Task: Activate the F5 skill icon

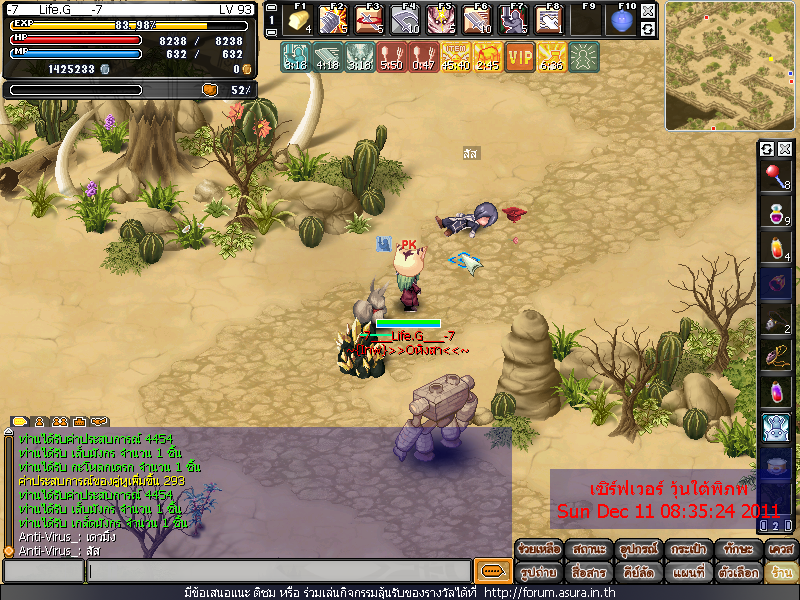Action: pyautogui.click(x=441, y=21)
